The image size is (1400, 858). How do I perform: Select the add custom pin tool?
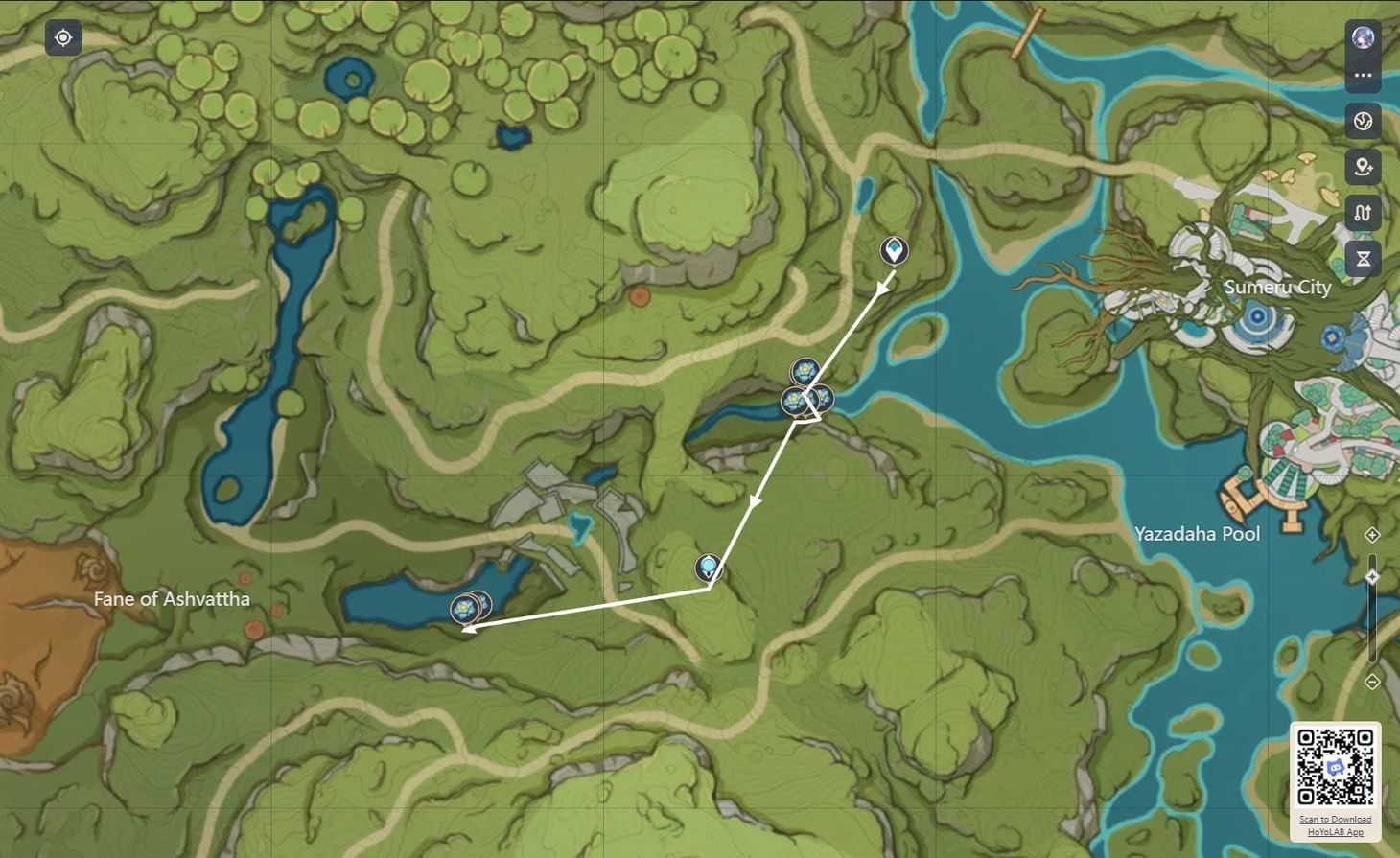(x=1363, y=168)
